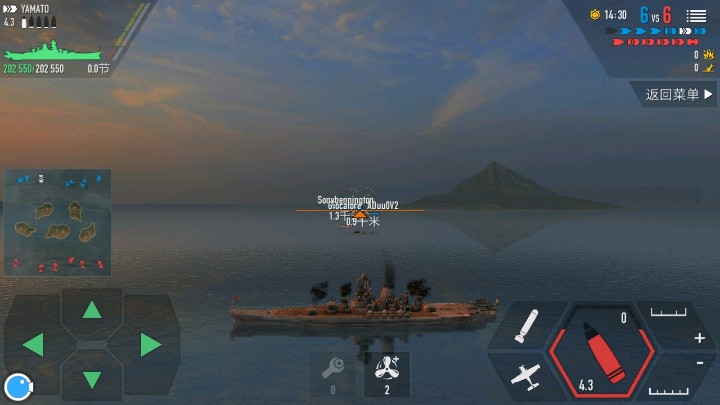Steer forward with the up arrow

tap(92, 309)
